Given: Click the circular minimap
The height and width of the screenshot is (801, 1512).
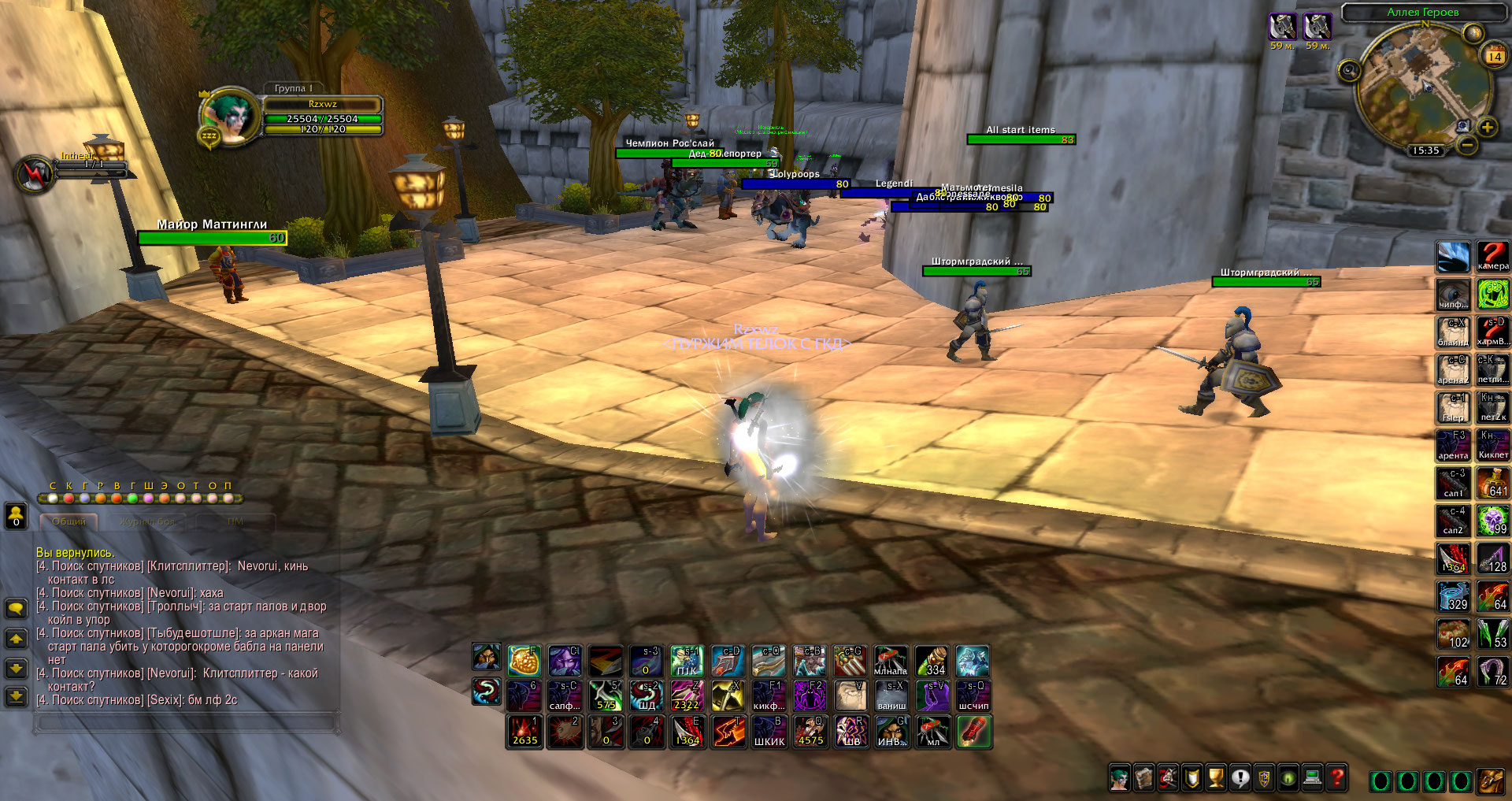Looking at the screenshot, I should (x=1421, y=87).
